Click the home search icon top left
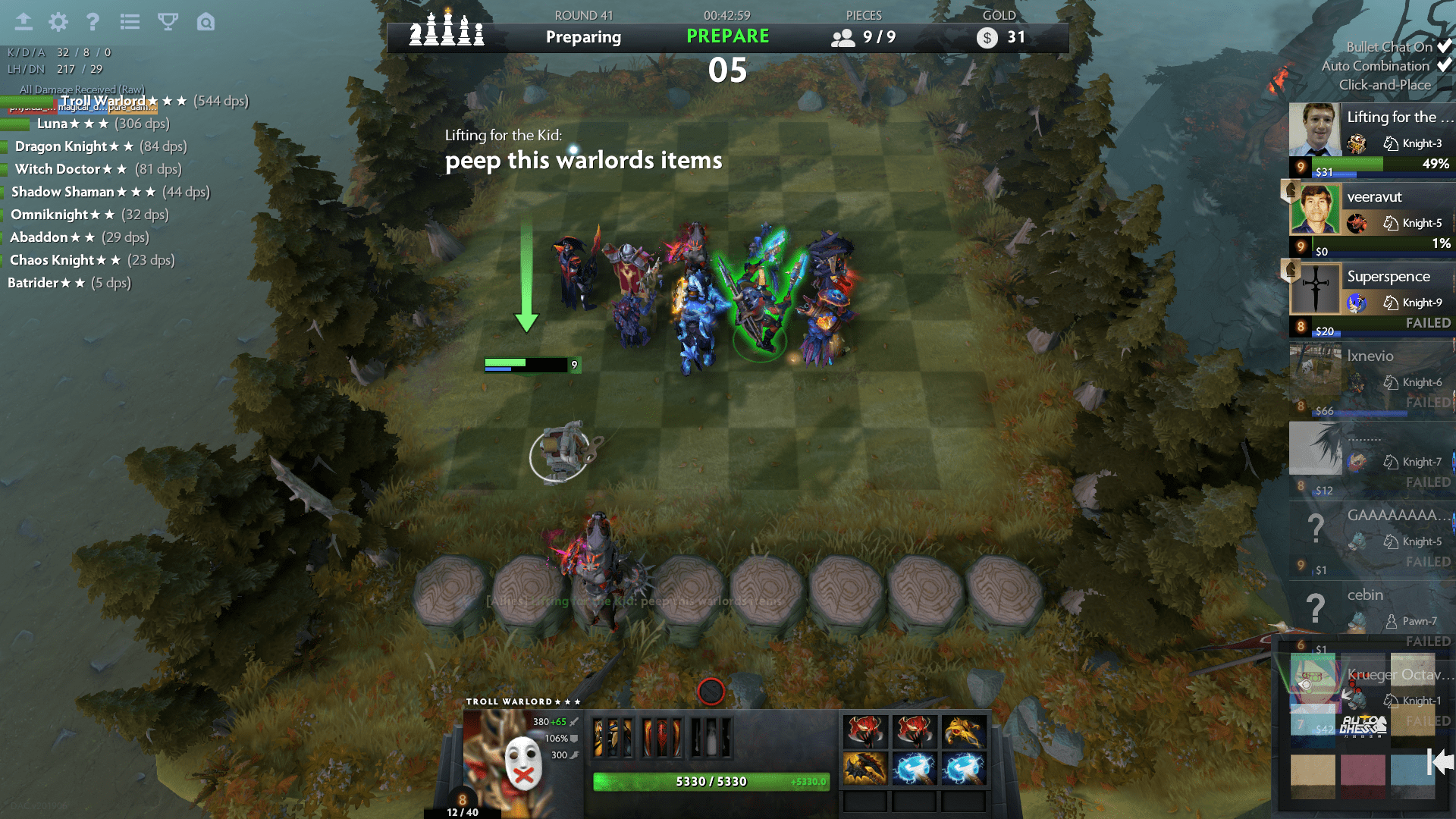The image size is (1456, 819). pos(204,22)
